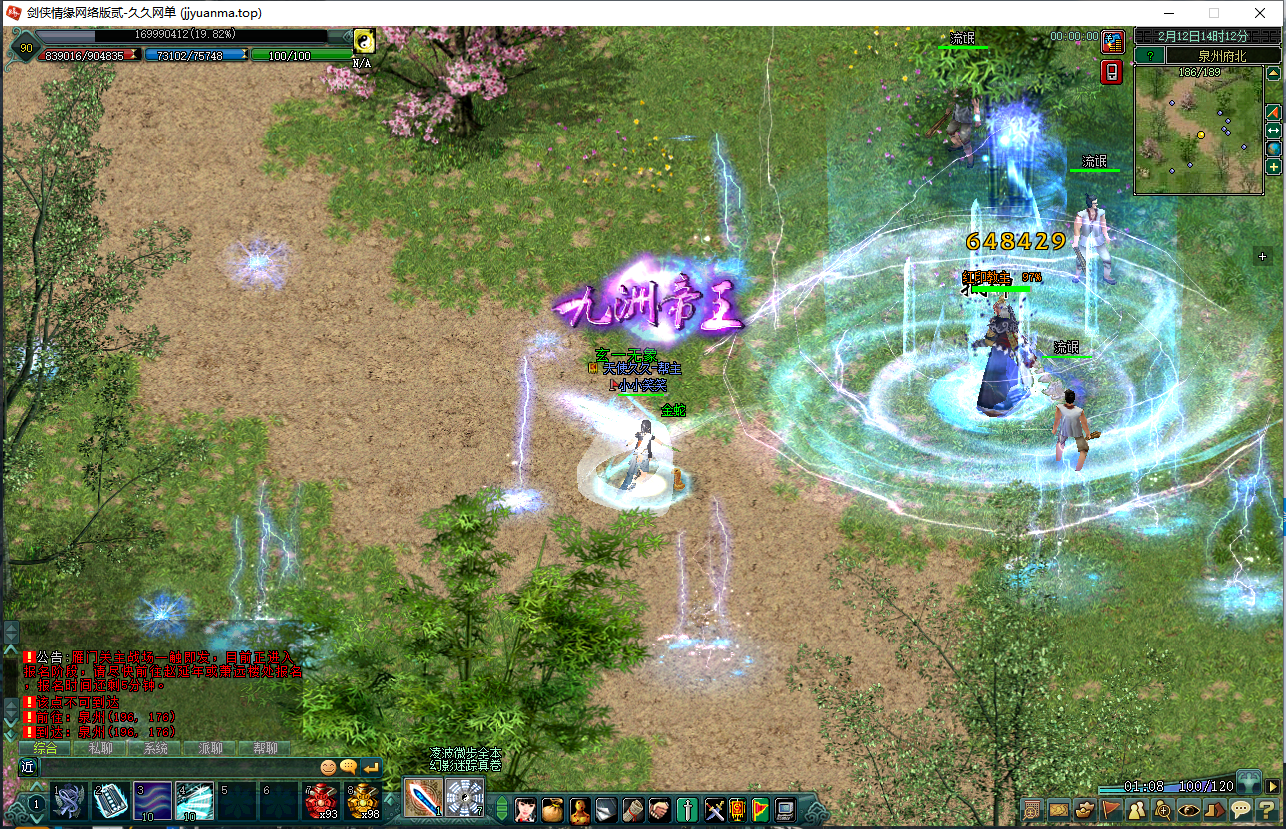Screen dimensions: 1286x829
Task: Use the red potion in slot 7
Action: coord(322,801)
